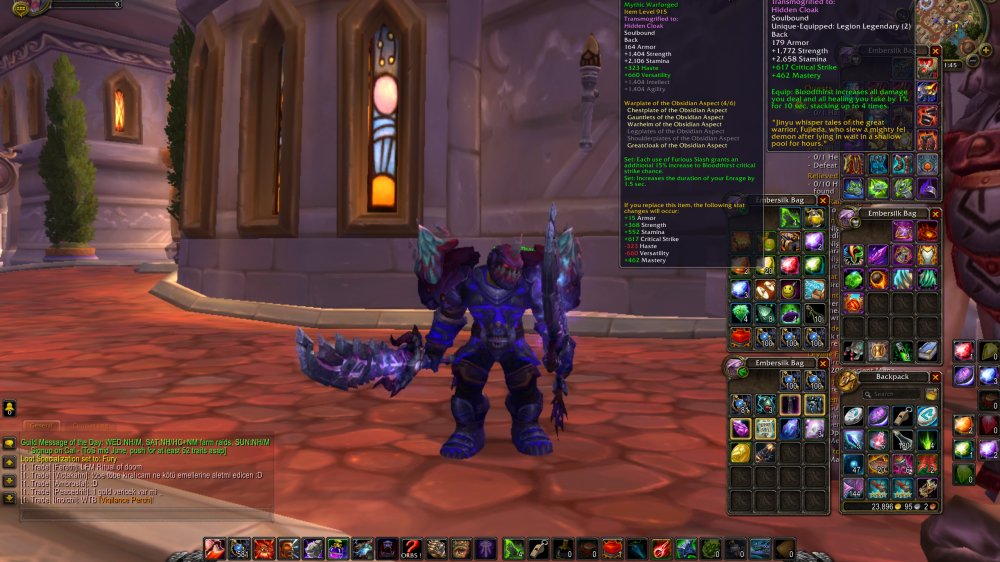Click the Backpack portrait icon

click(848, 381)
